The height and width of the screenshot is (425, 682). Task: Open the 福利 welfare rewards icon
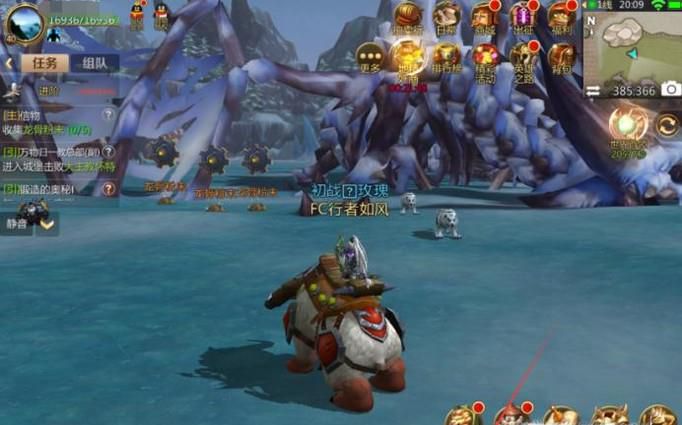[561, 17]
